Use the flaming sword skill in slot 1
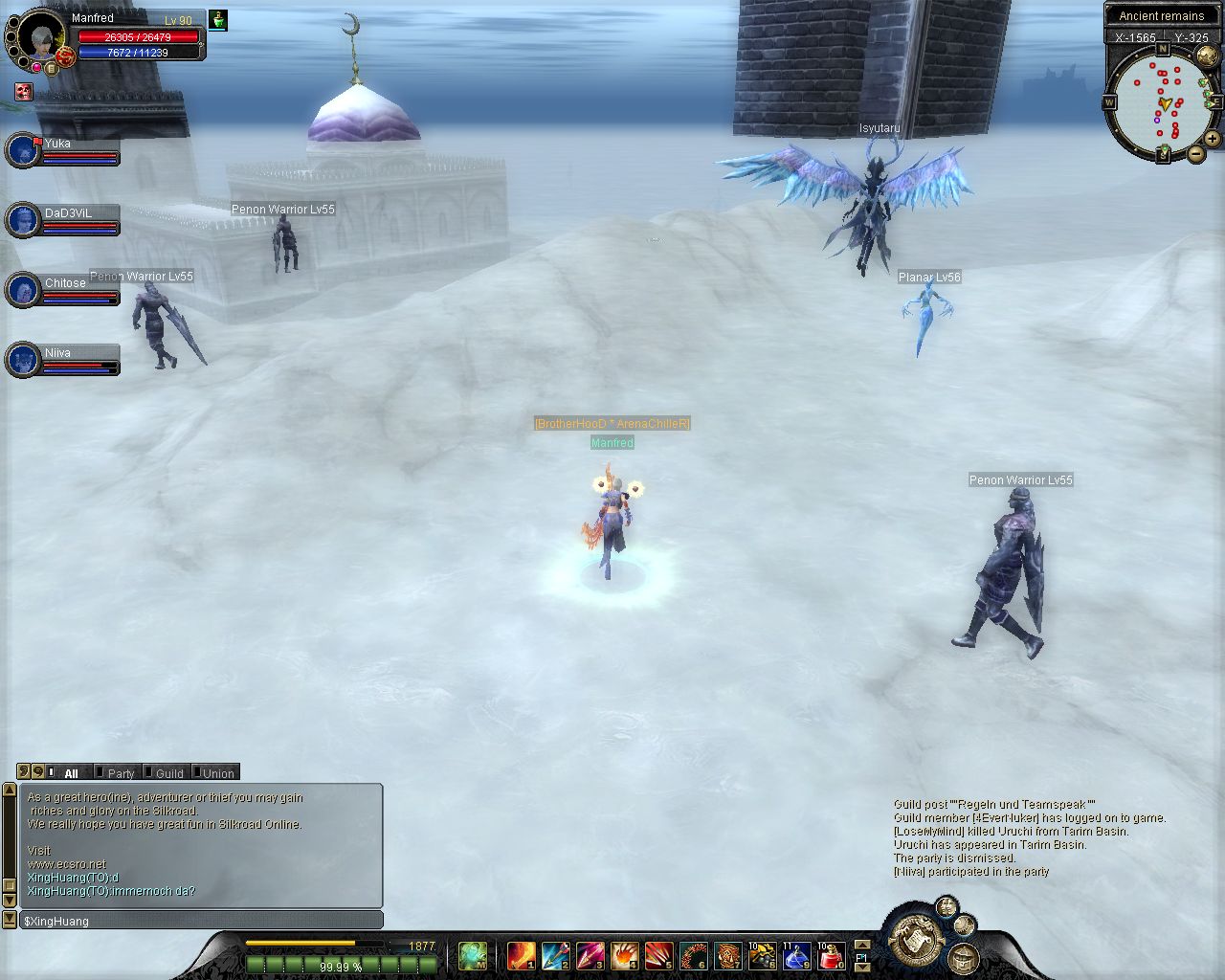The image size is (1225, 980). click(x=521, y=955)
